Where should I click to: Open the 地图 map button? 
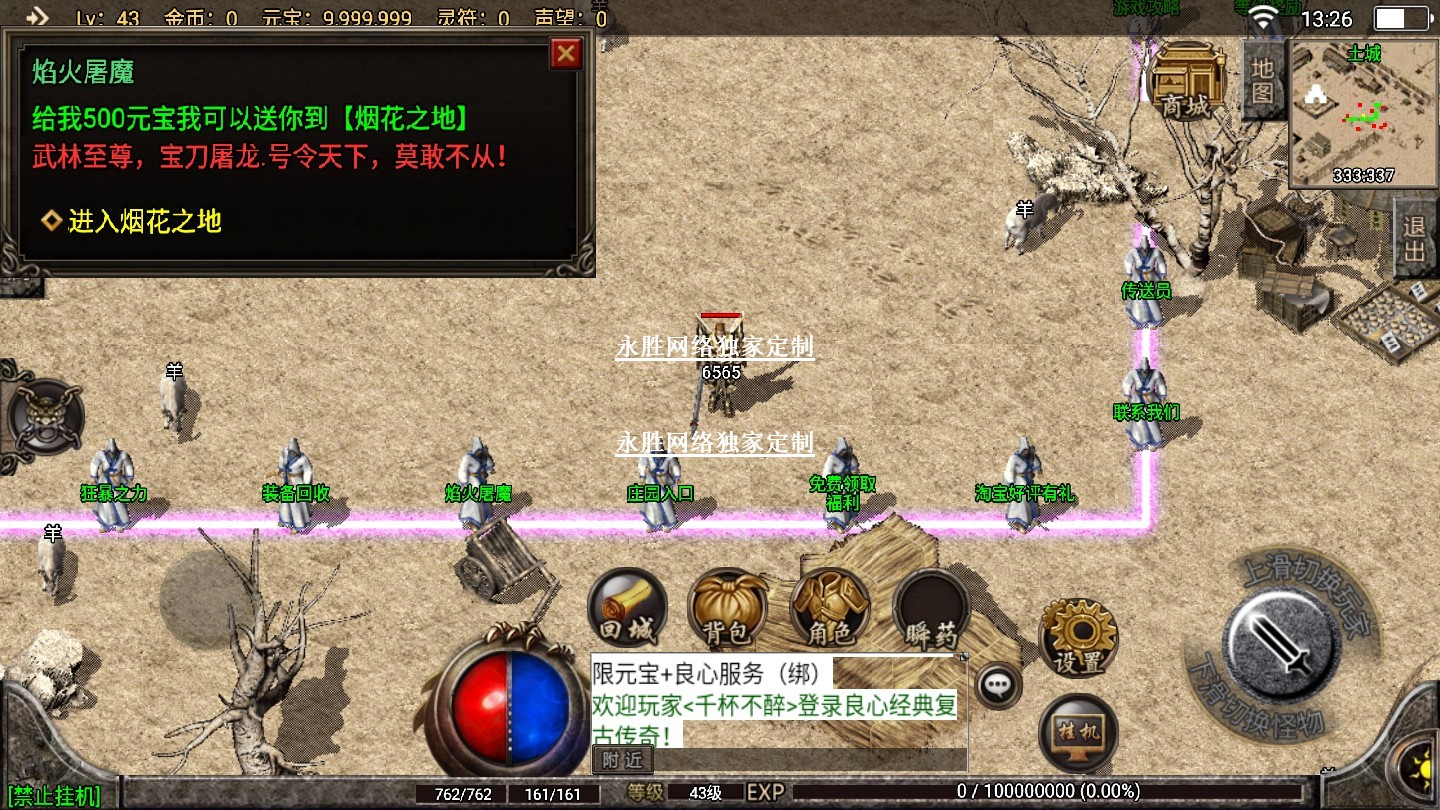point(1262,81)
